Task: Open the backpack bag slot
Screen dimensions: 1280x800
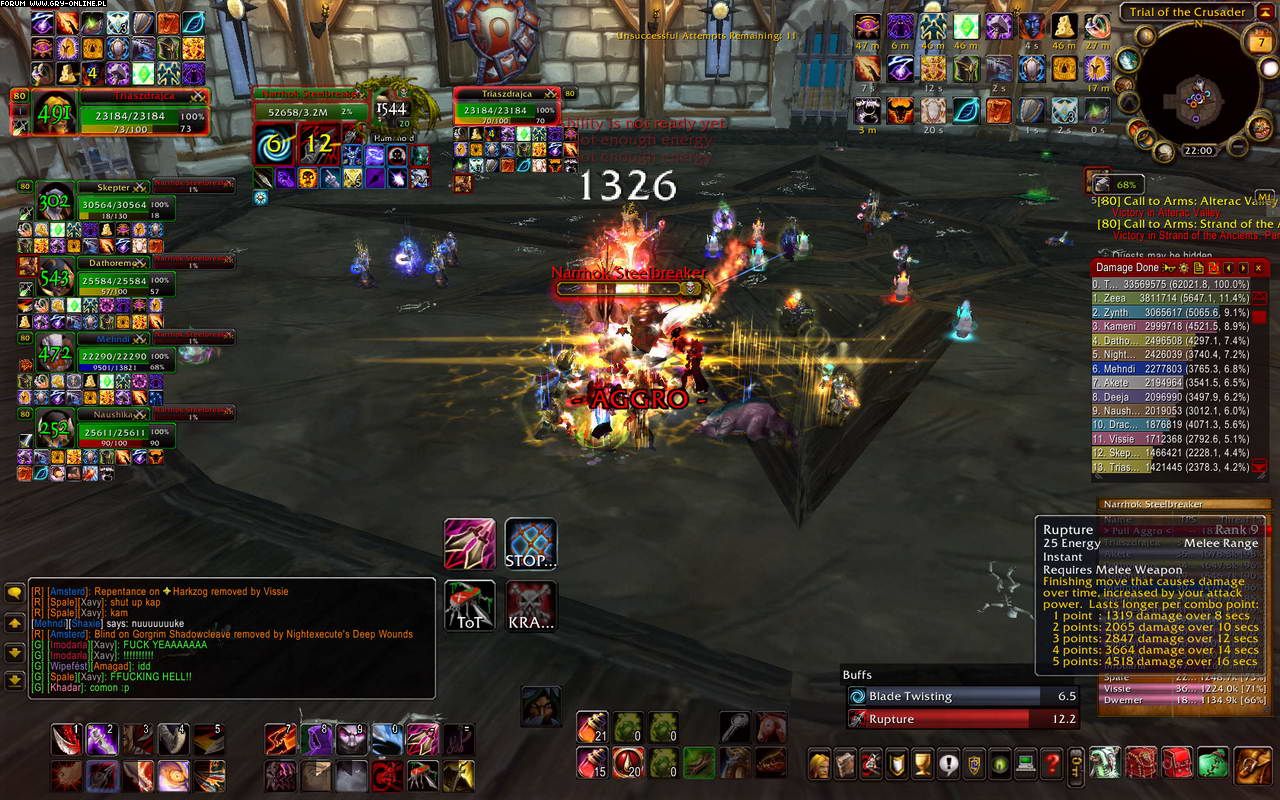Action: (x=1254, y=765)
